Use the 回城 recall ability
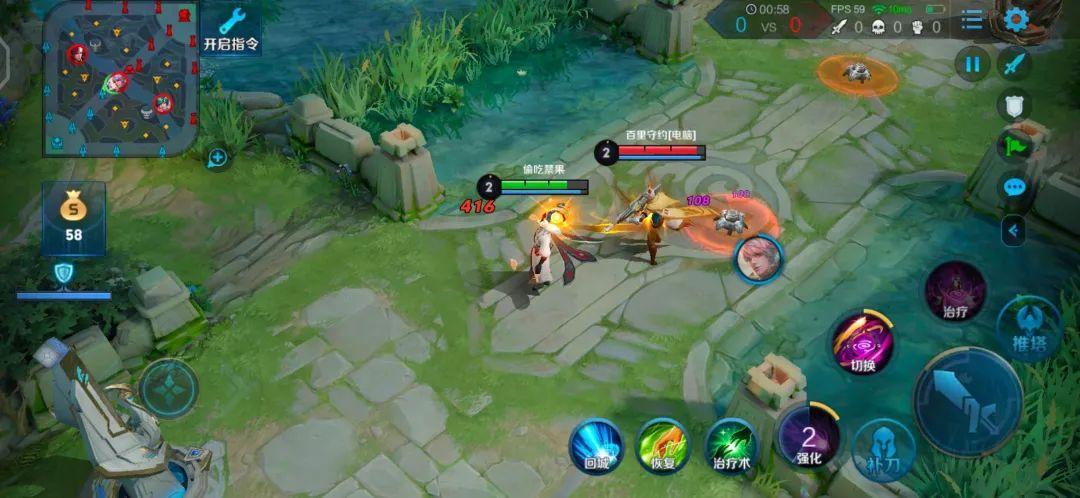This screenshot has width=1080, height=498. click(596, 446)
